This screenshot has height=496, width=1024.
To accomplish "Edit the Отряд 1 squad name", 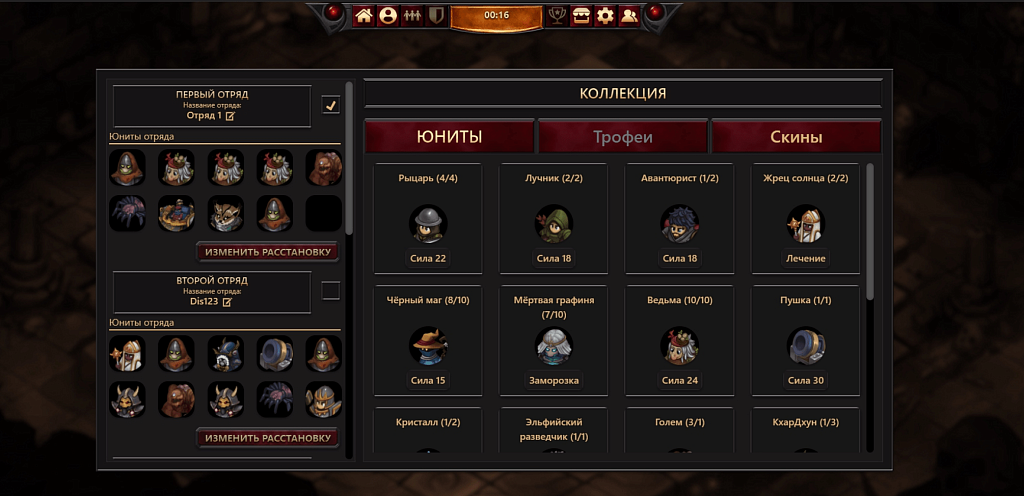I will point(230,116).
